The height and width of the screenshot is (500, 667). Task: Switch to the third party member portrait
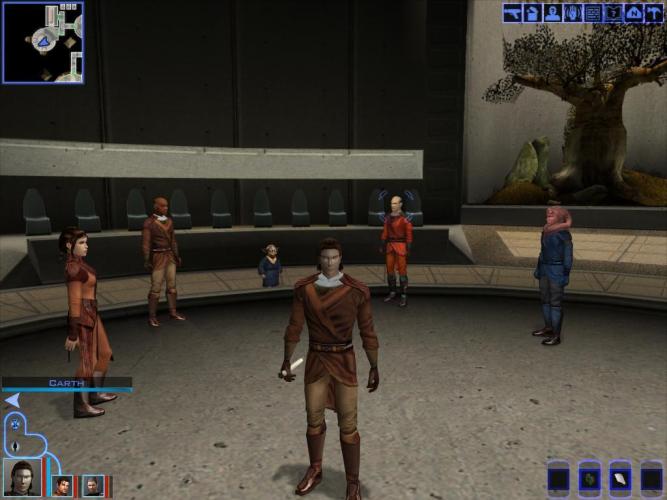[x=92, y=486]
